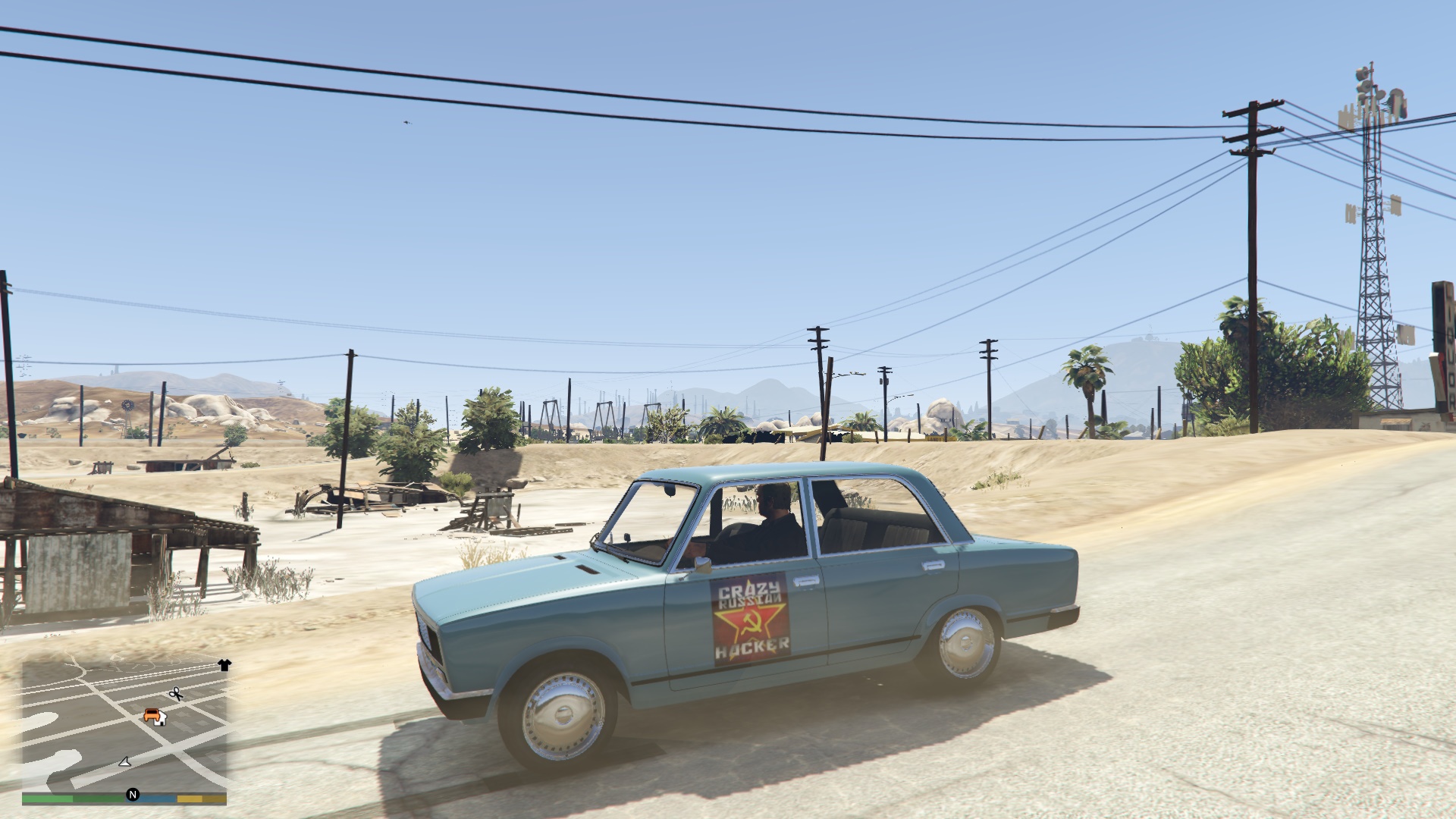Select the barber shop scissors marker
The width and height of the screenshot is (1456, 819).
coord(176,693)
